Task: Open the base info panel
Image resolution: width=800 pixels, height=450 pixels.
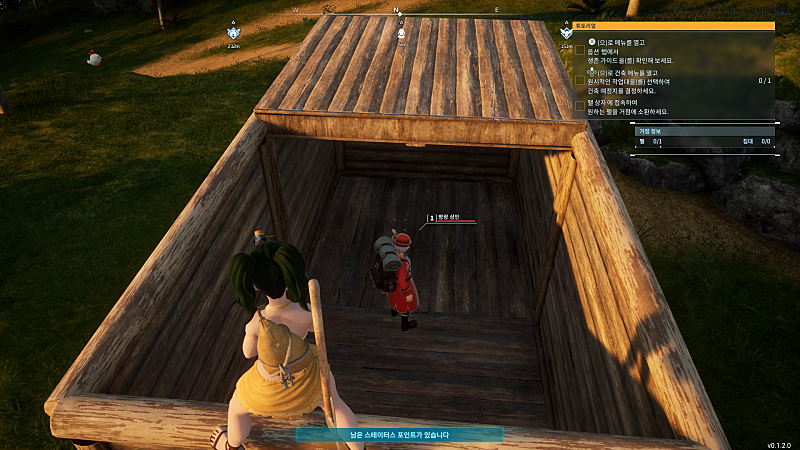Action: coord(652,130)
